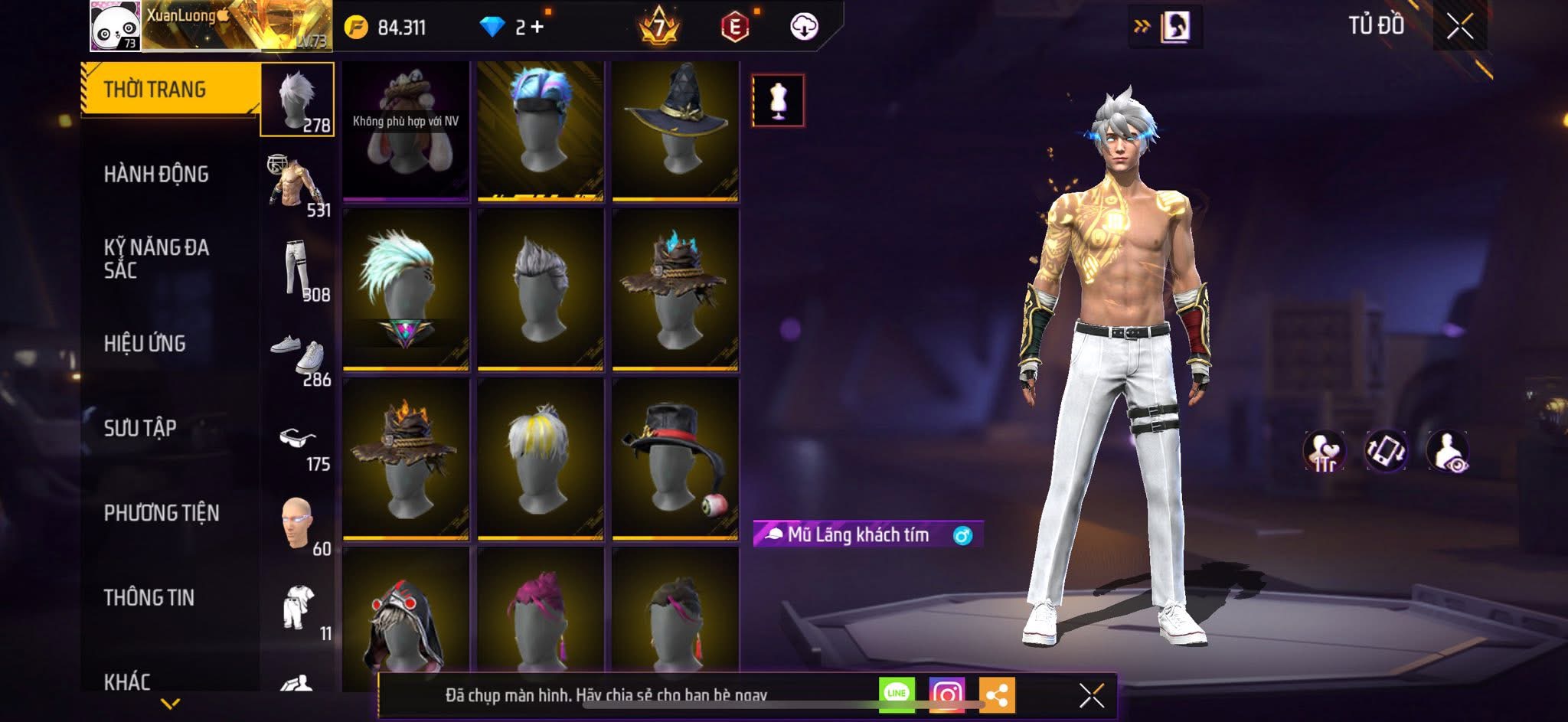Go to the Sưu Tập collection tab

(x=140, y=428)
